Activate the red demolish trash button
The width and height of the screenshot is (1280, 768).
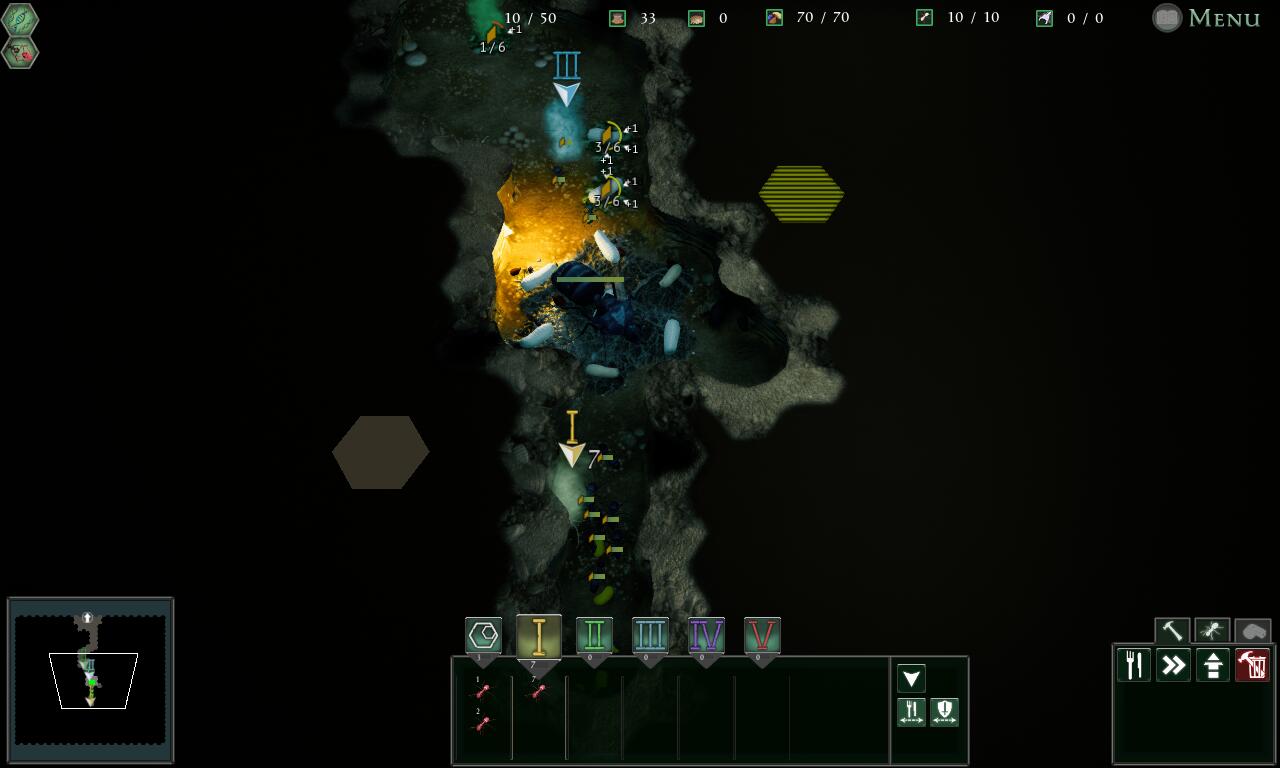[1252, 665]
